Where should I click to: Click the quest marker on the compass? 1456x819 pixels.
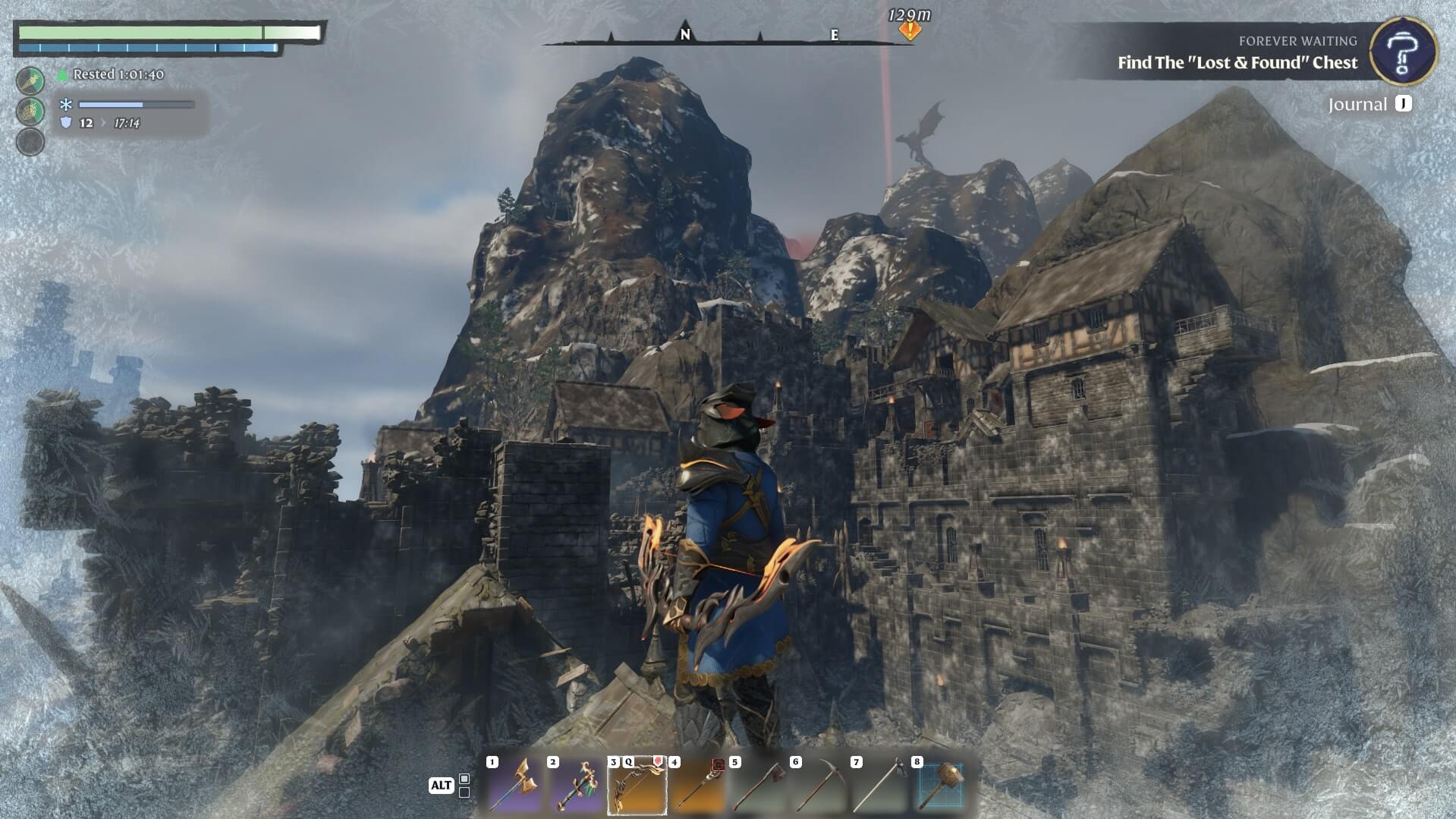click(x=910, y=30)
